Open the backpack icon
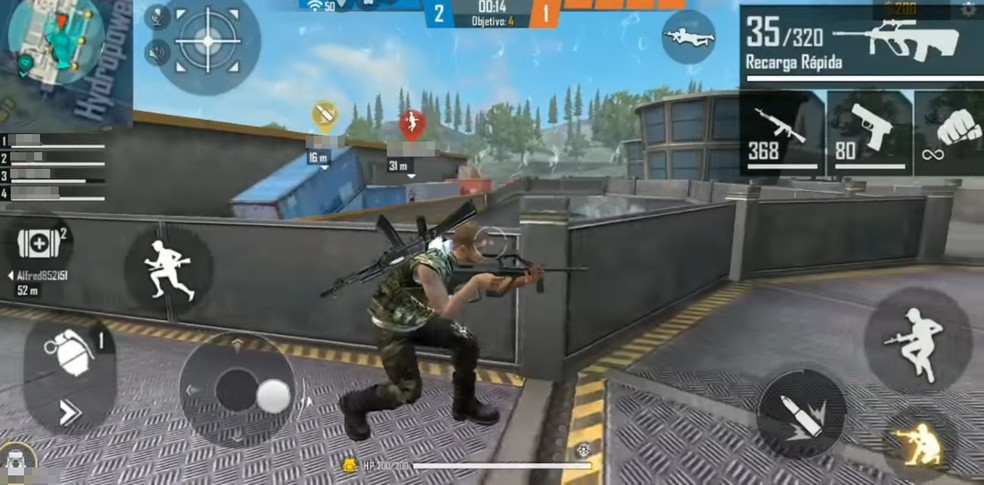The width and height of the screenshot is (984, 485). [18, 464]
